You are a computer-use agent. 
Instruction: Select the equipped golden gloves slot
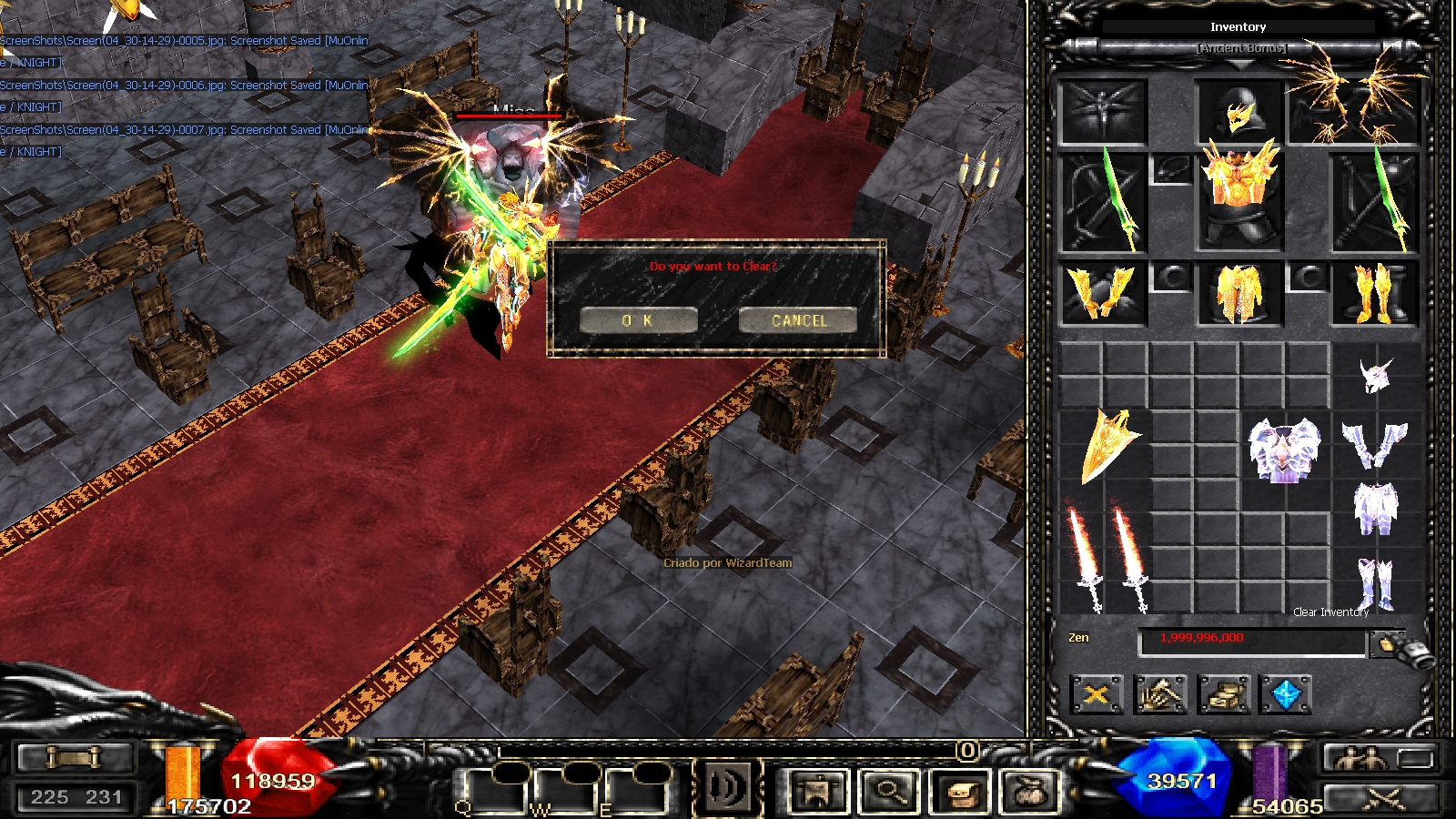point(1102,293)
